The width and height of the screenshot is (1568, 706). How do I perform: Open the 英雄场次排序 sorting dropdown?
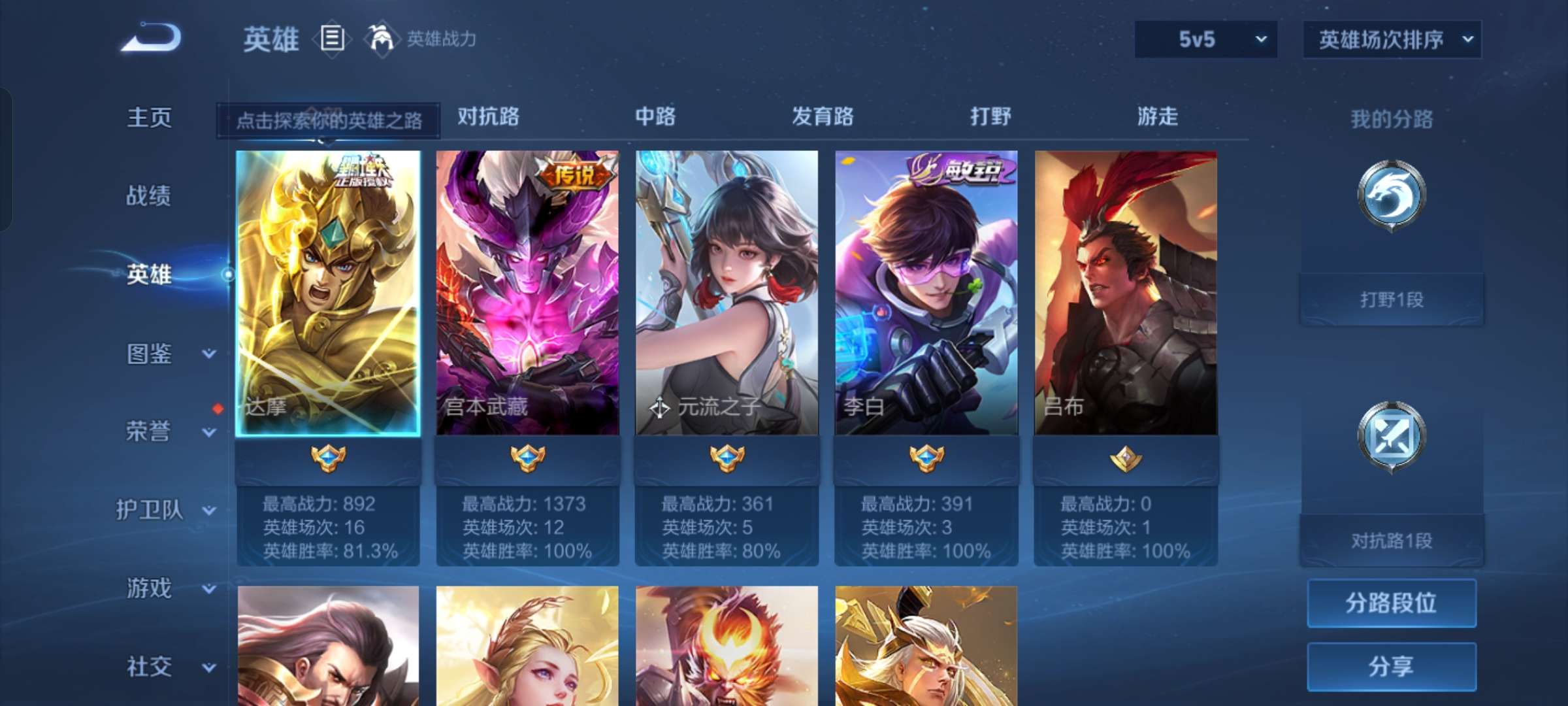pyautogui.click(x=1392, y=39)
